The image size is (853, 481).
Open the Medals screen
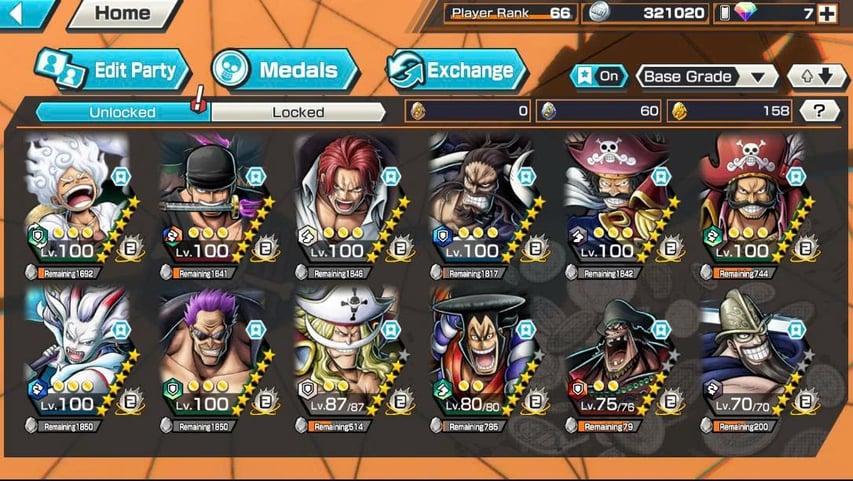pos(285,70)
